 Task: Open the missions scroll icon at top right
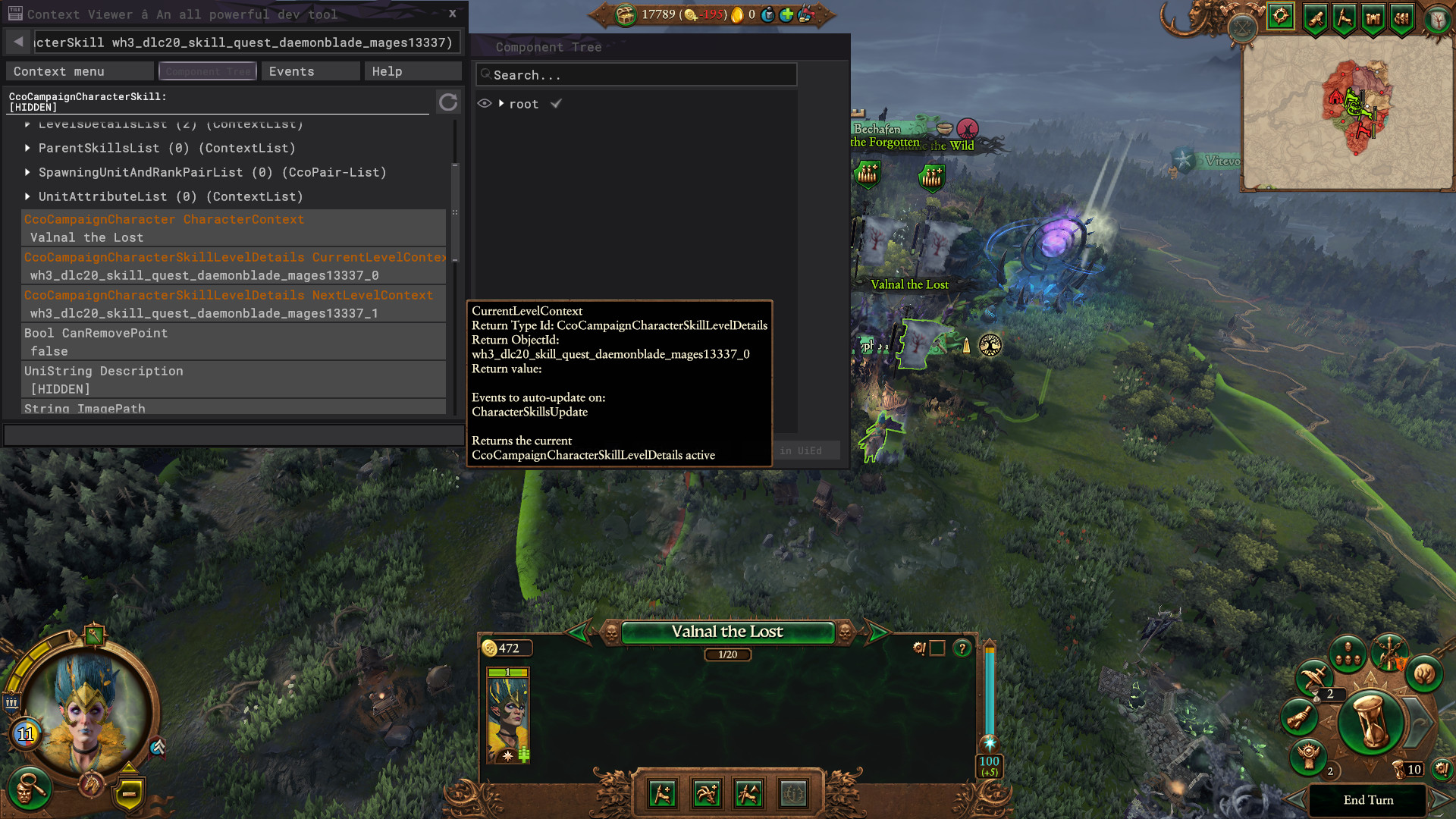point(1314,19)
